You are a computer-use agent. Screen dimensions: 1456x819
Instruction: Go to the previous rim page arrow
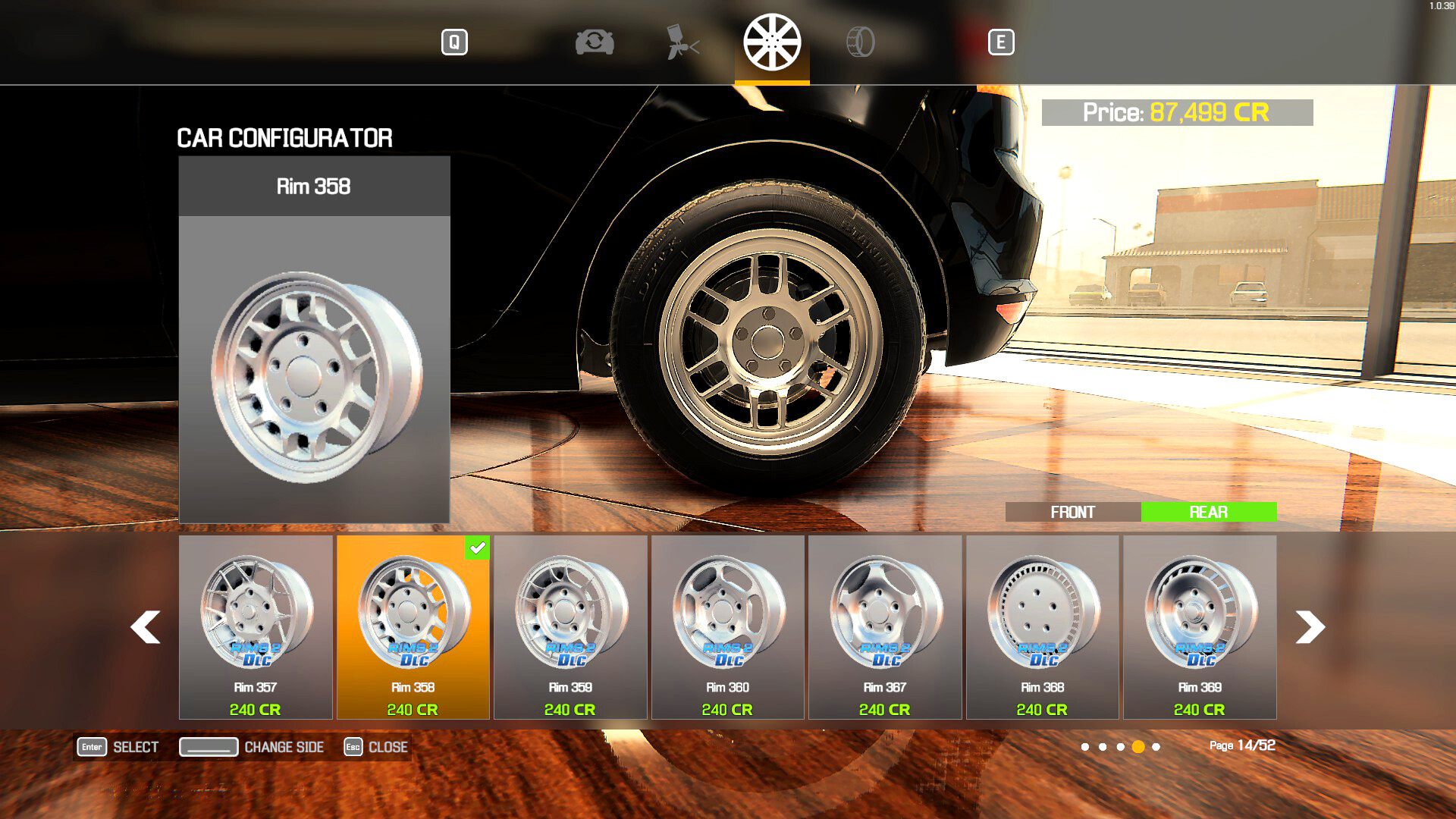tap(145, 627)
